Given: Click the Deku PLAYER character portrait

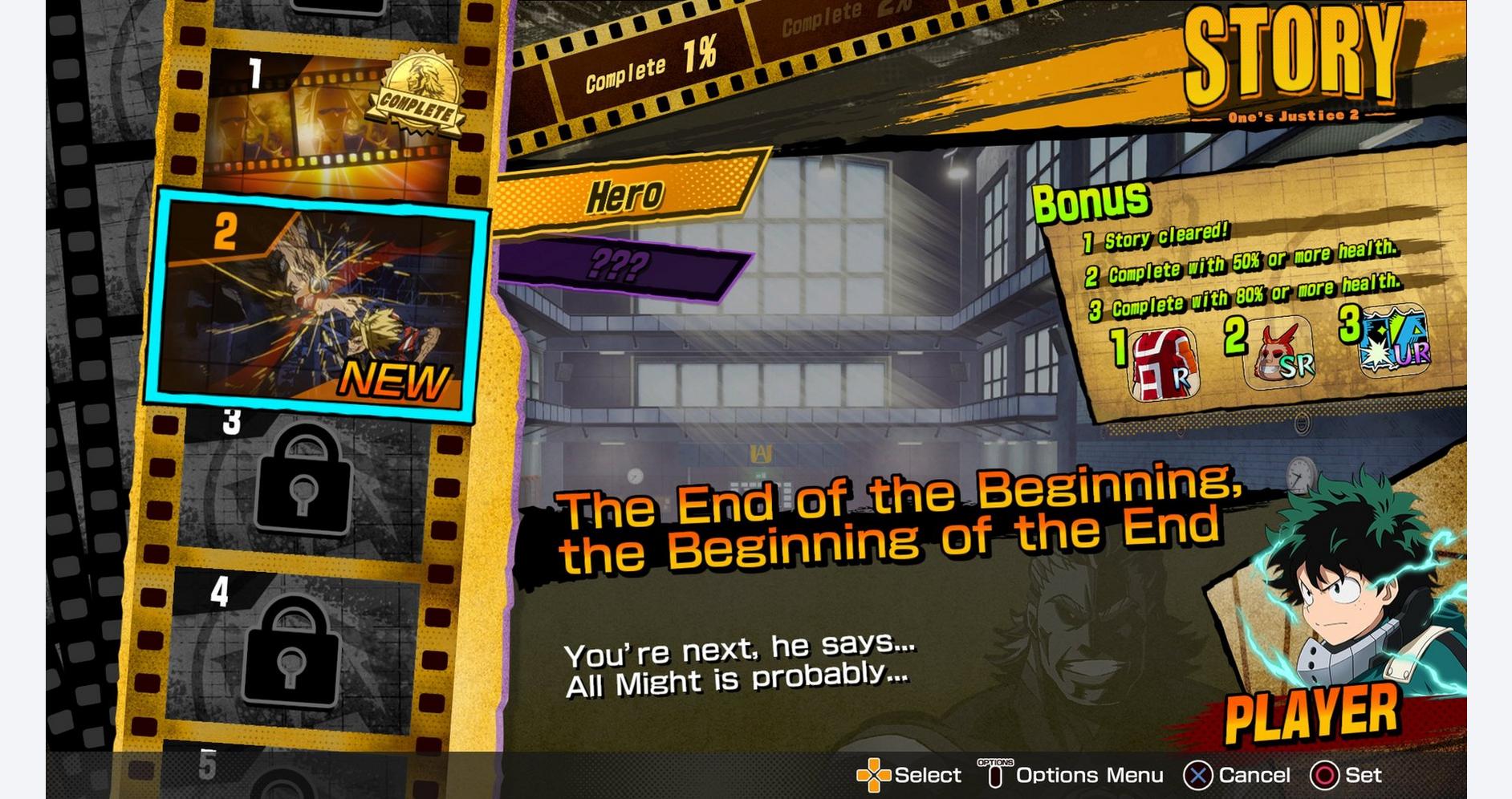Looking at the screenshot, I should click(x=1356, y=610).
